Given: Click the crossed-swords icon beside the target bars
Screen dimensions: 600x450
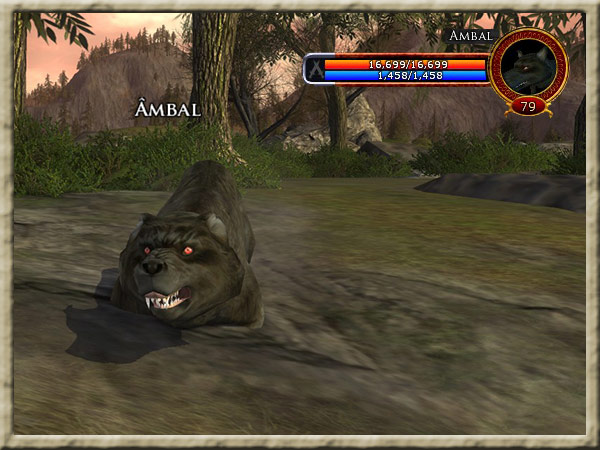Looking at the screenshot, I should (314, 69).
